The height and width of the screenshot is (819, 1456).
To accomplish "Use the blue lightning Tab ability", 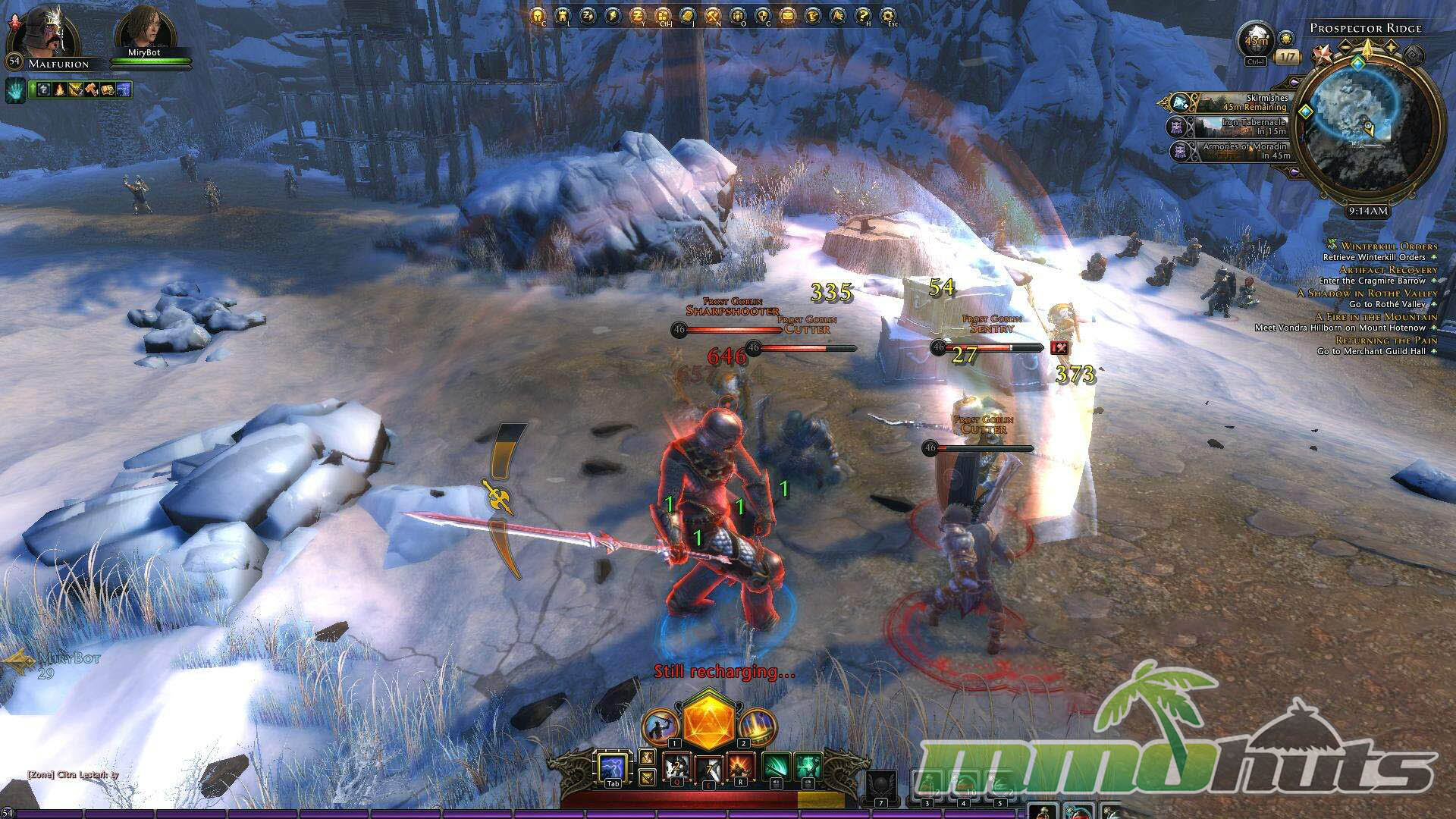I will point(611,767).
